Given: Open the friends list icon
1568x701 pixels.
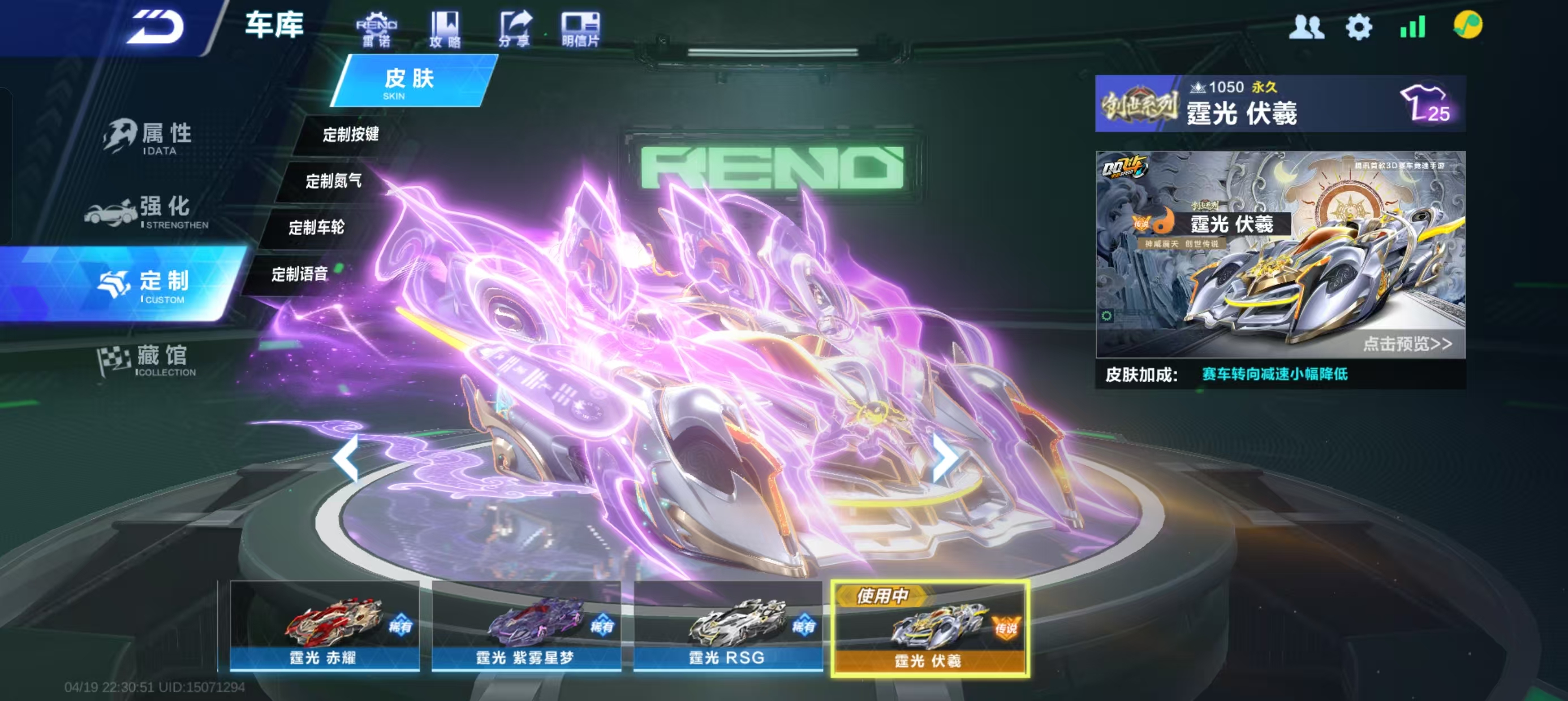Looking at the screenshot, I should click(x=1306, y=27).
